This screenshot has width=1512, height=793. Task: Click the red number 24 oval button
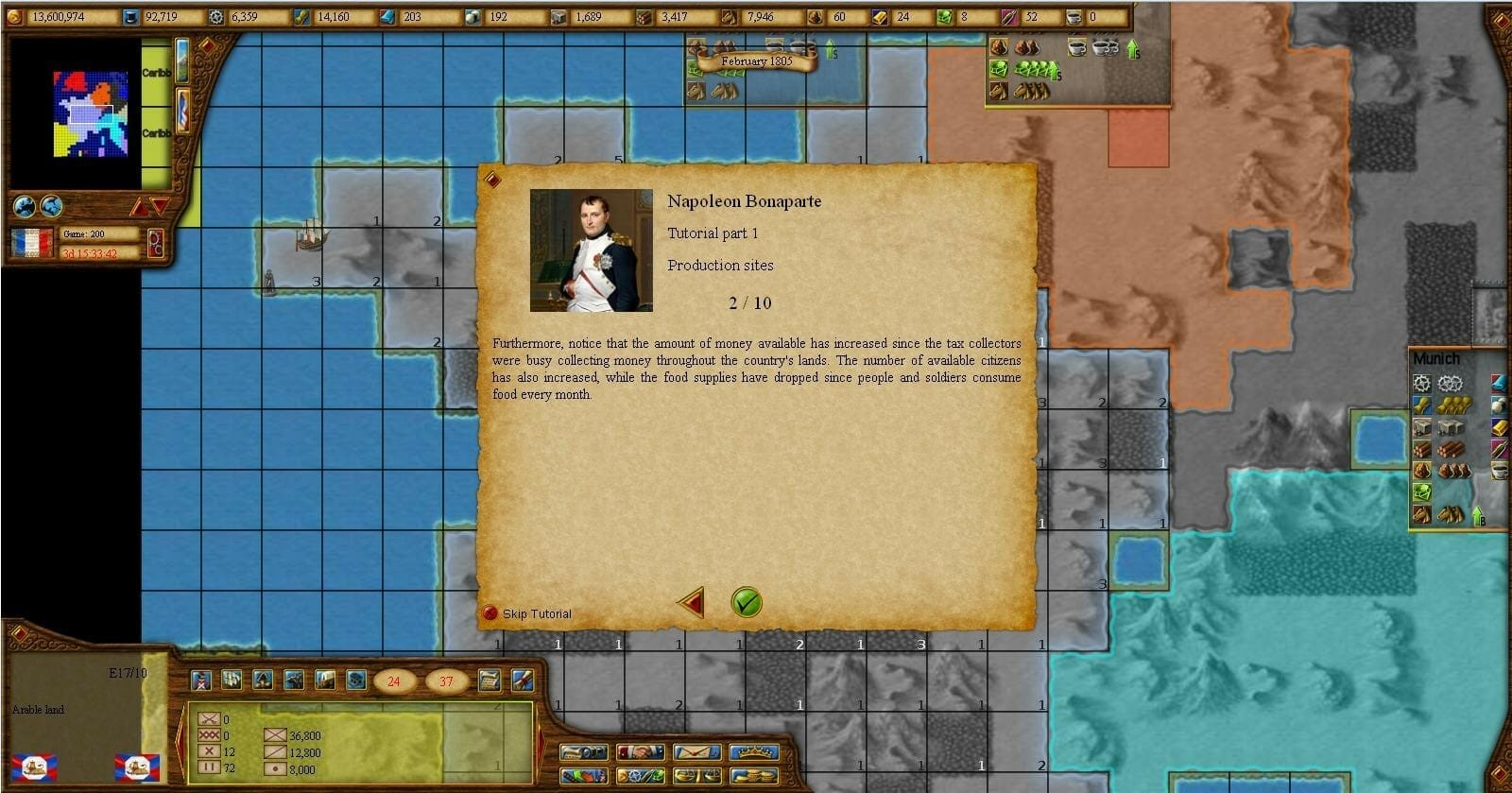click(x=394, y=681)
